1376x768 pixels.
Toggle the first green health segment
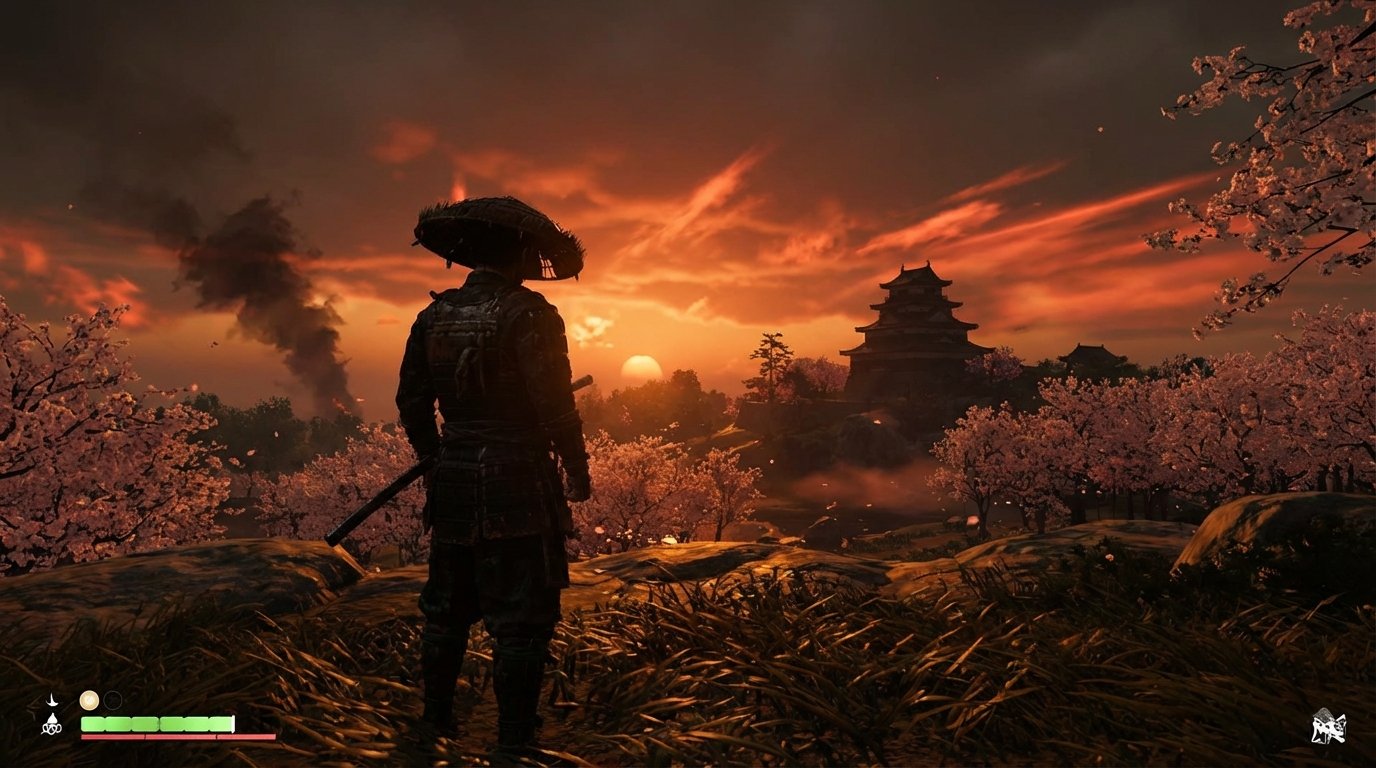click(x=95, y=723)
